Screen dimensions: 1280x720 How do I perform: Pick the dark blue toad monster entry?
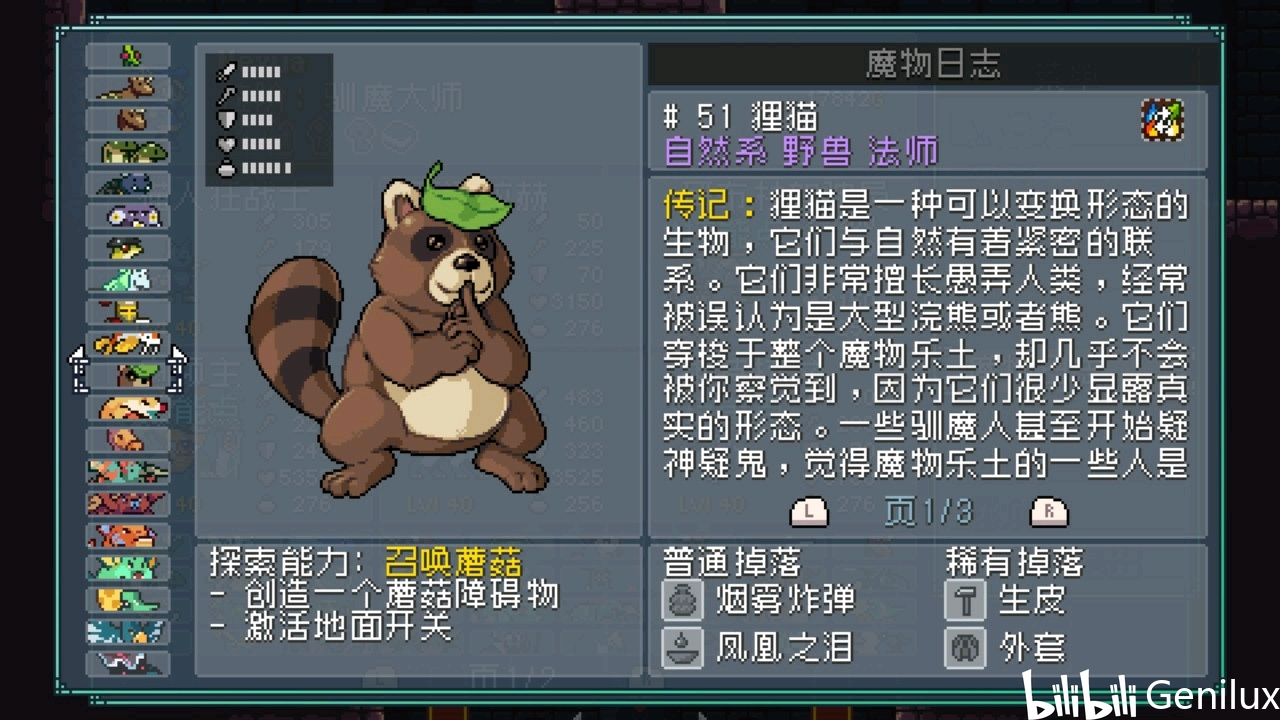[129, 184]
